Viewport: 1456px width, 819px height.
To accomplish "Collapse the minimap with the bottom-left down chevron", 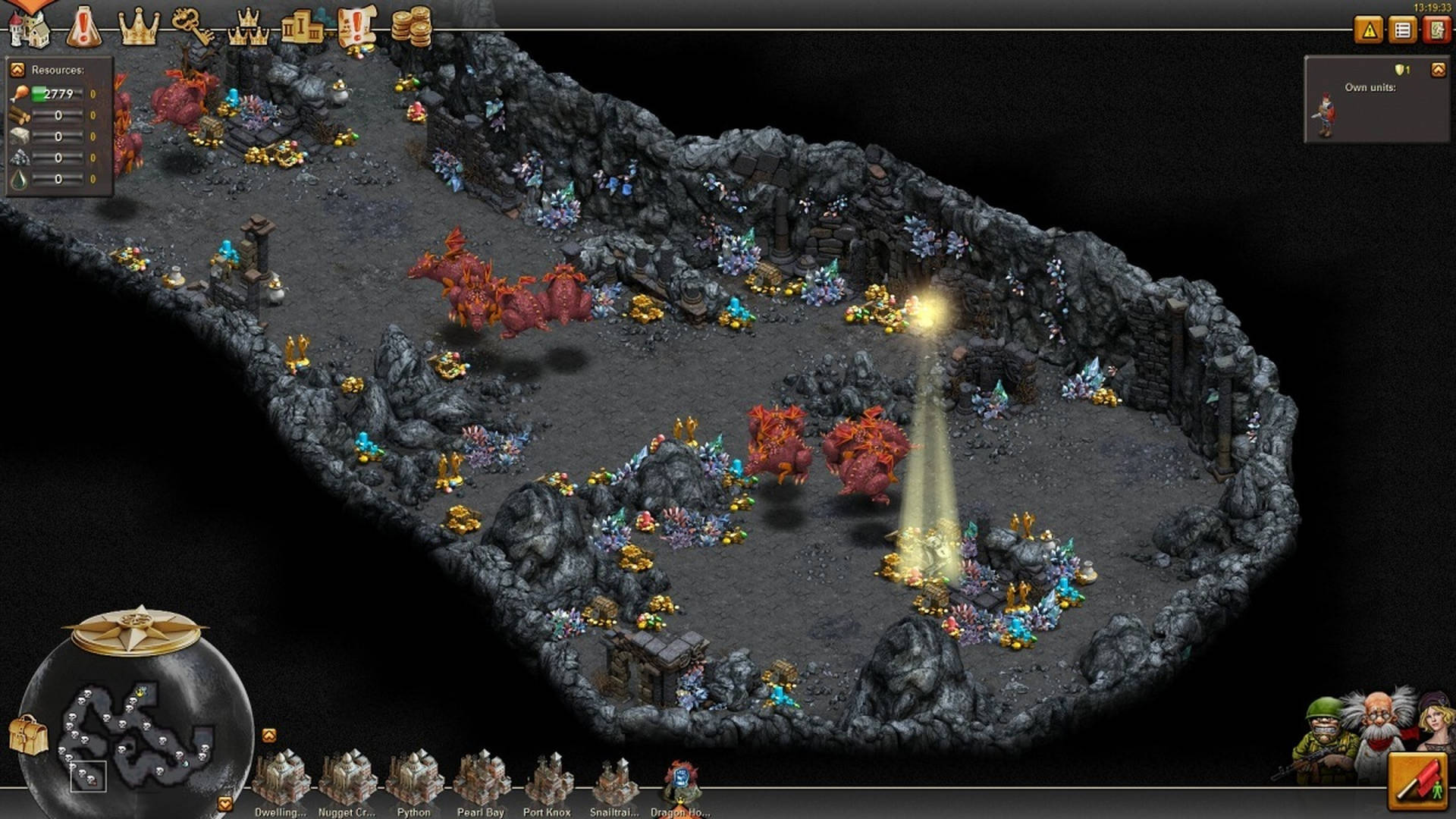I will [x=224, y=802].
